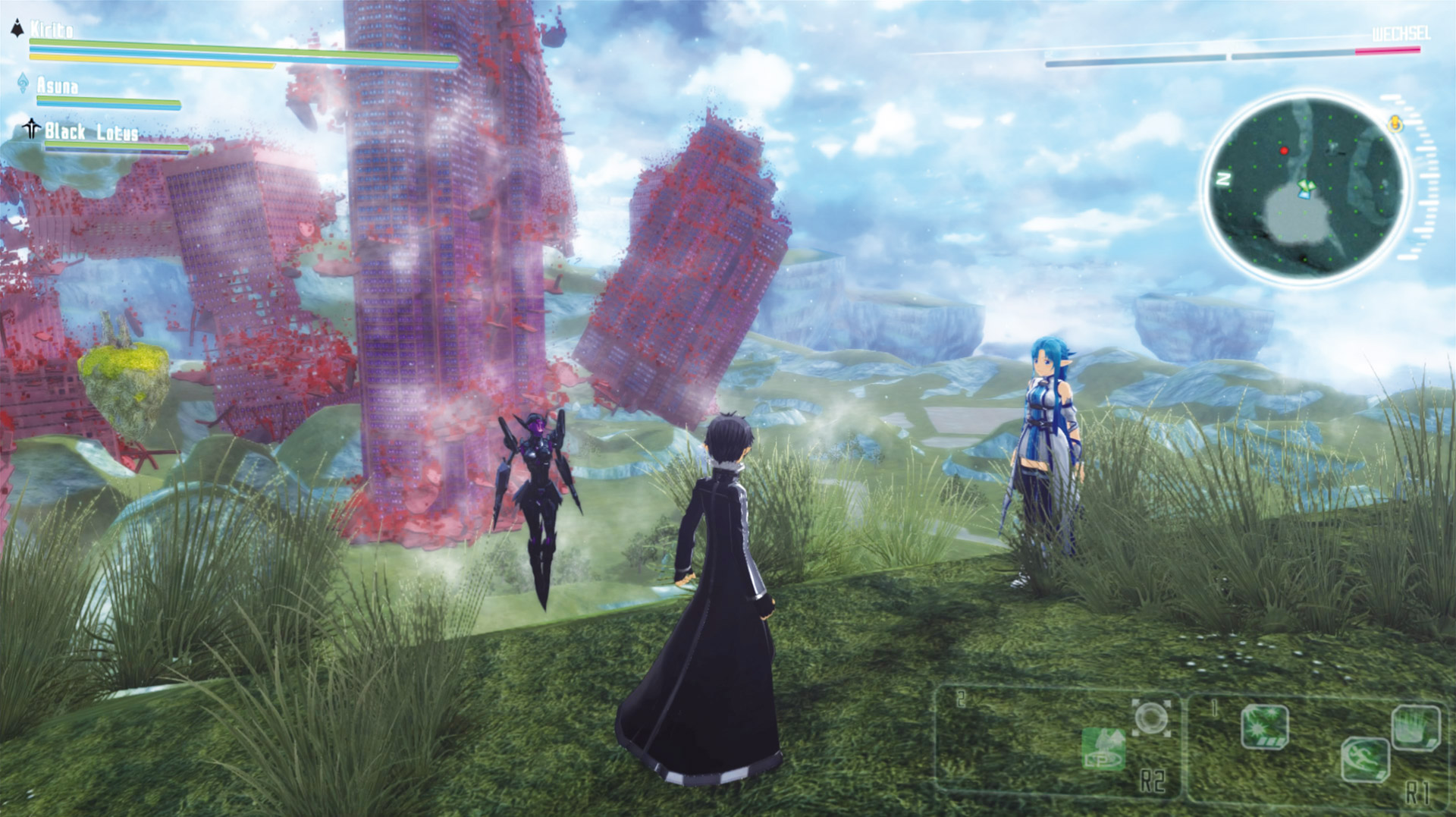Screen dimensions: 1456x817
Task: Select Kirito in the party list
Action: pyautogui.click(x=52, y=30)
